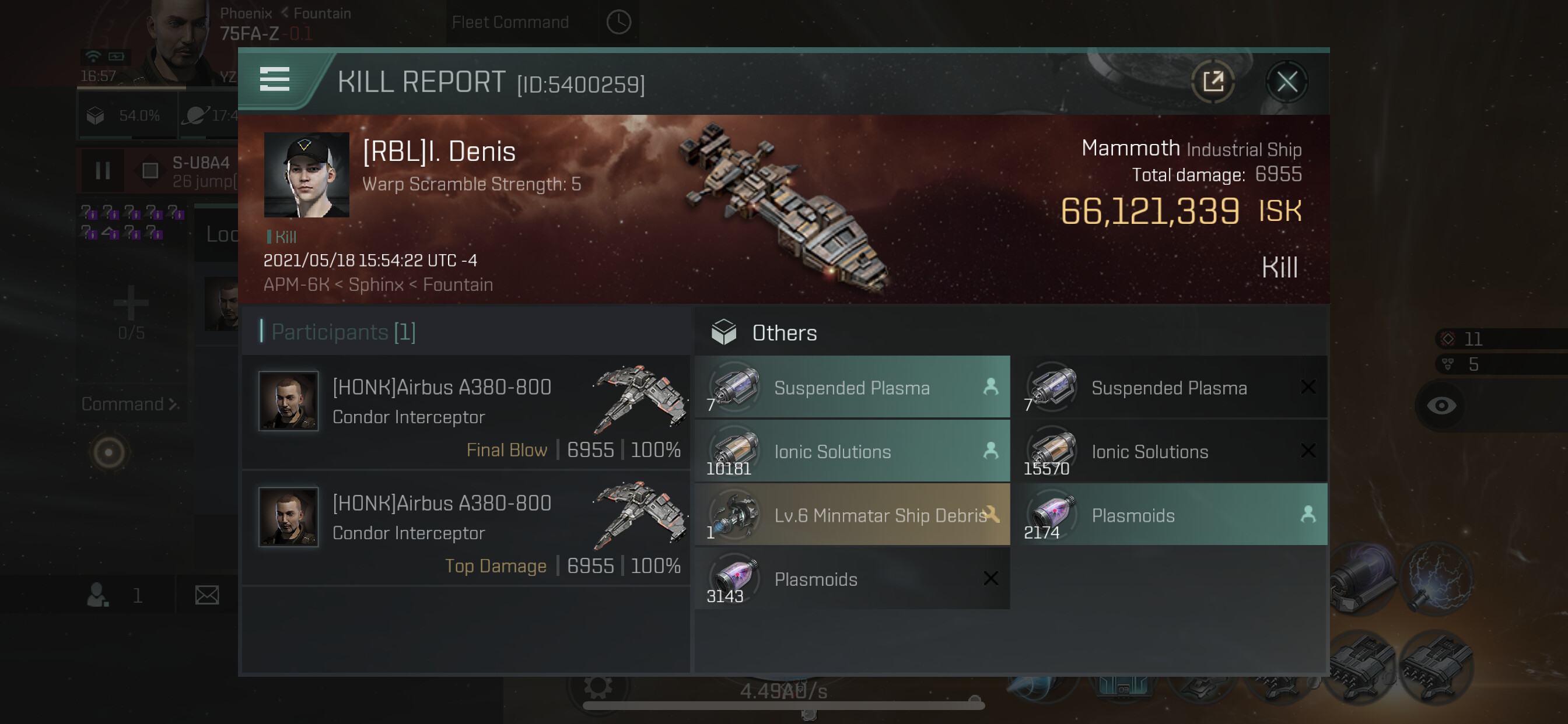1568x724 pixels.
Task: Stop the autopilot with the square button
Action: (x=150, y=171)
